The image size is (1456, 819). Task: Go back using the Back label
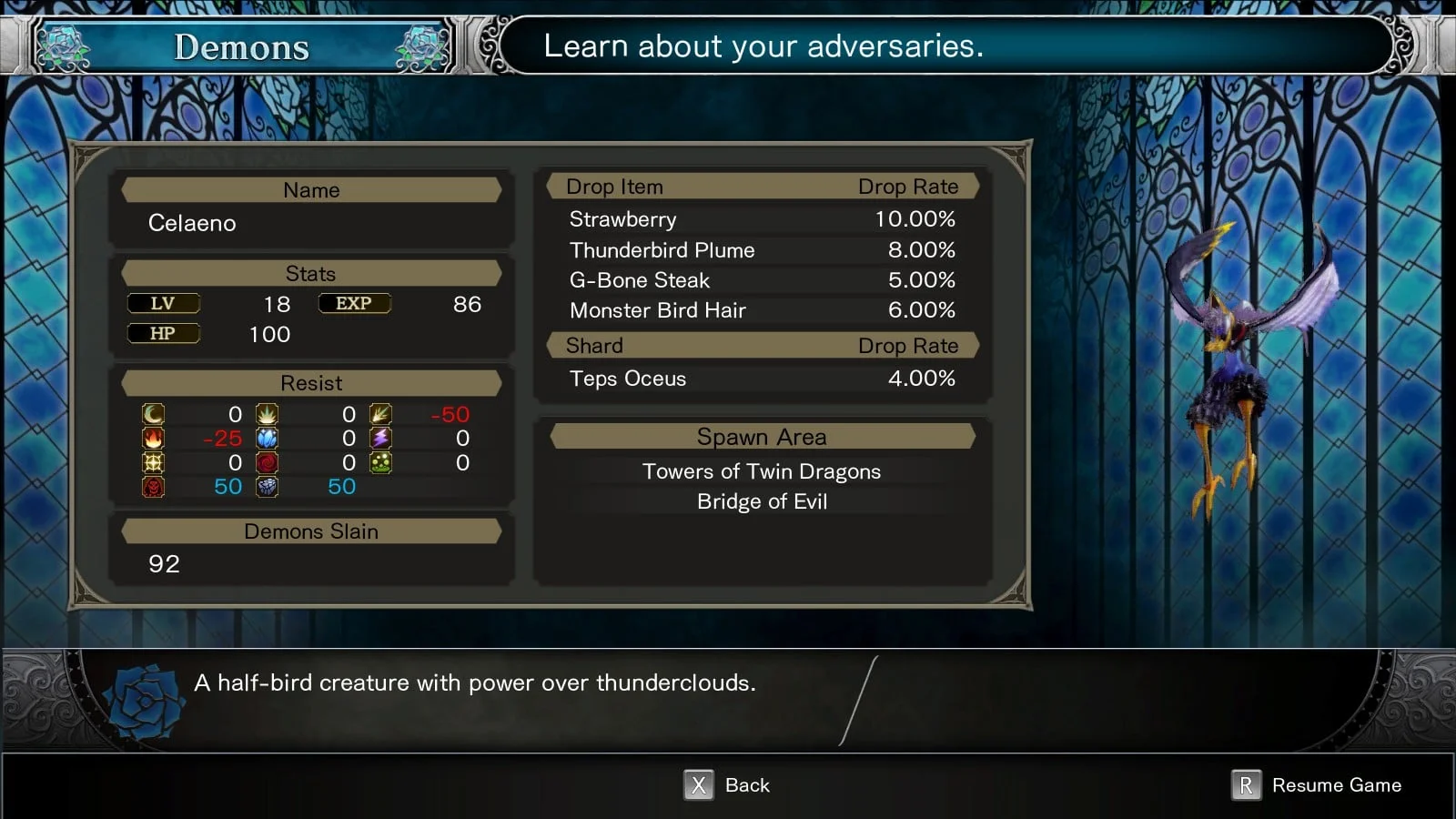click(x=746, y=785)
